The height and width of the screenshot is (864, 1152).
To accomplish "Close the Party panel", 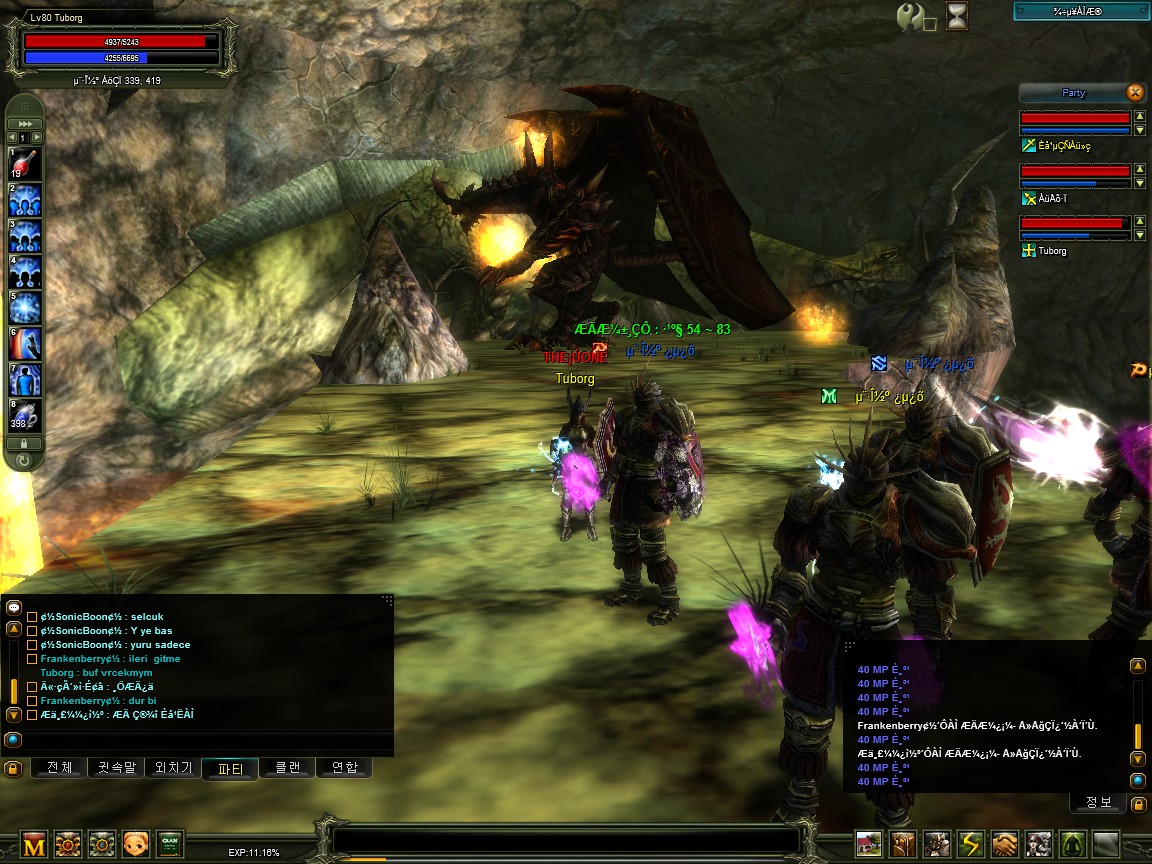I will pos(1135,93).
